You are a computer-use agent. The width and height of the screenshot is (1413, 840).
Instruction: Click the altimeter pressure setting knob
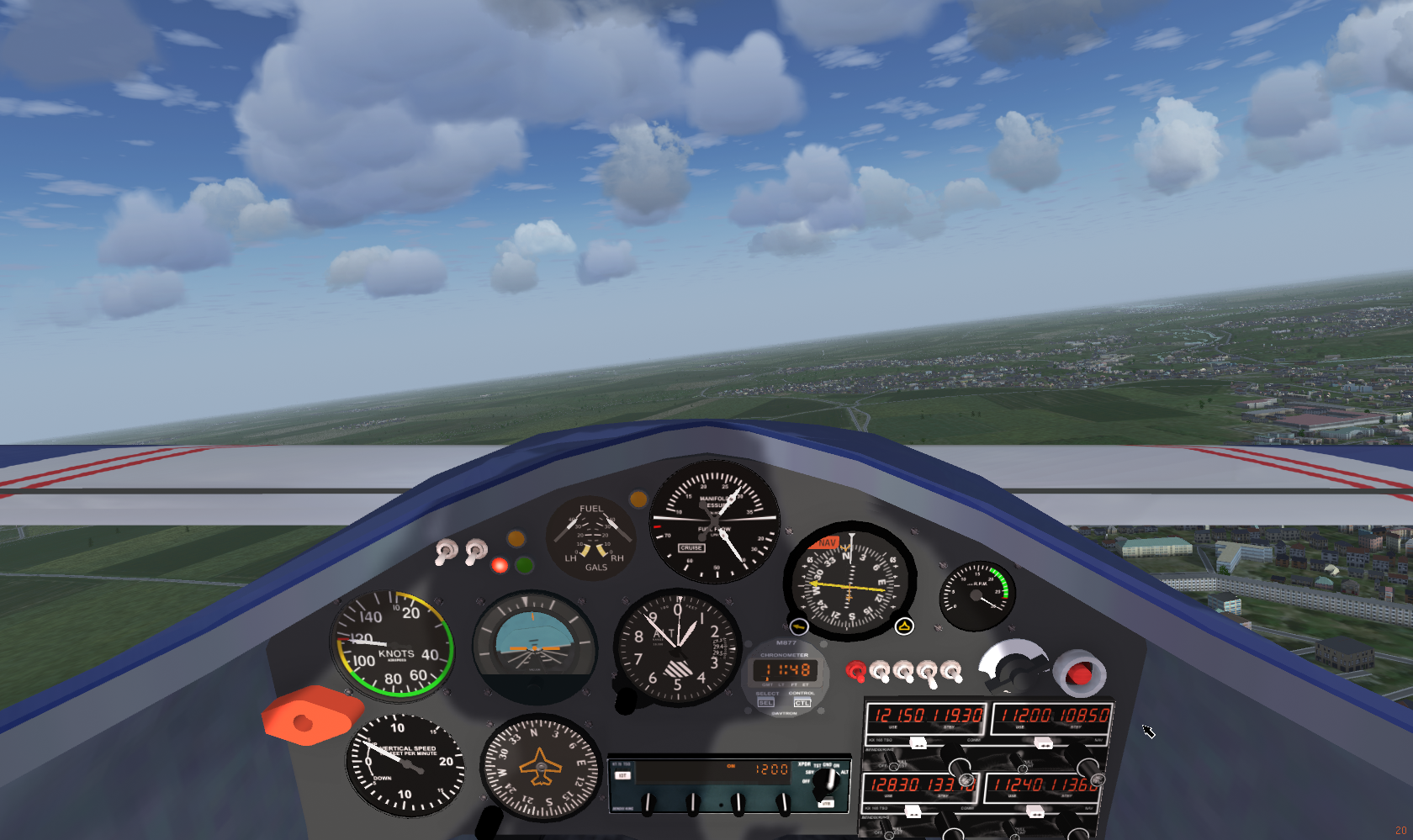626,700
